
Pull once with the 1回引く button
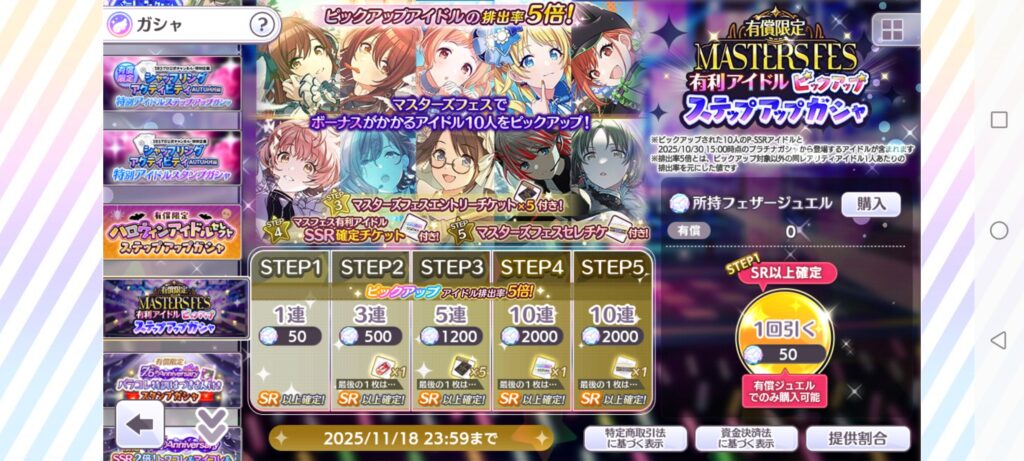[784, 338]
